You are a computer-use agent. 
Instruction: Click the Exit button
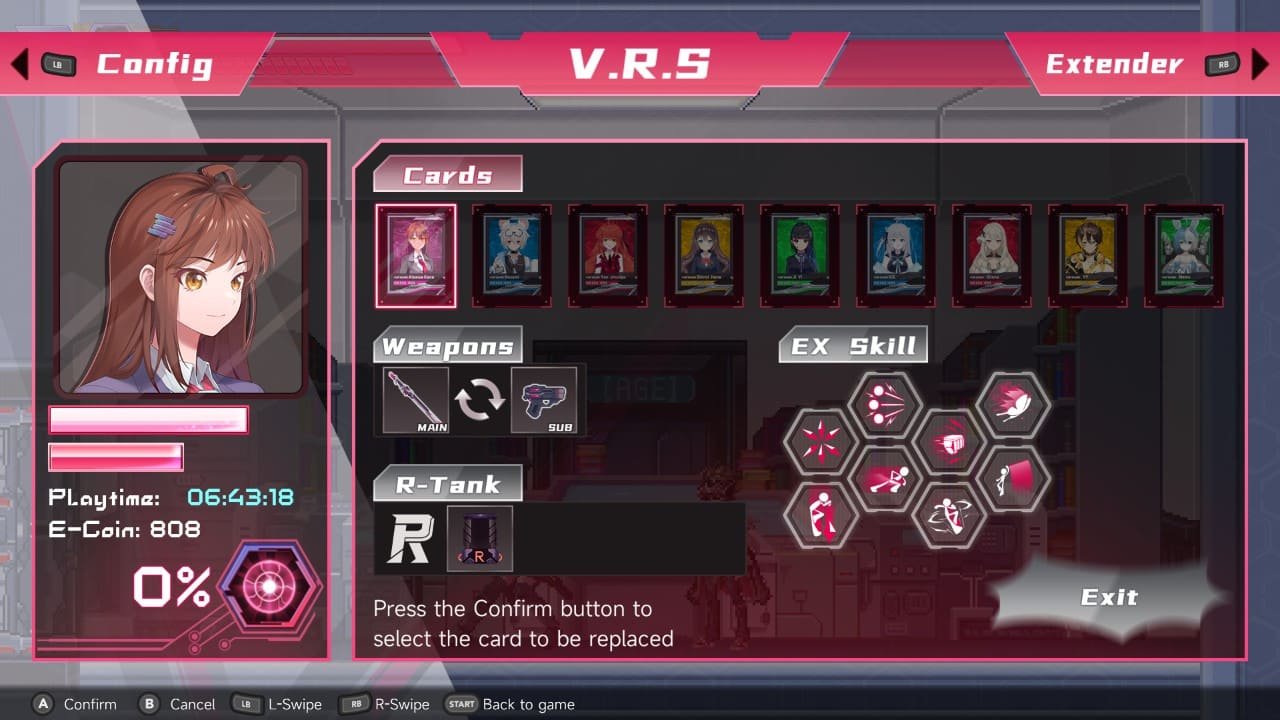click(1110, 597)
